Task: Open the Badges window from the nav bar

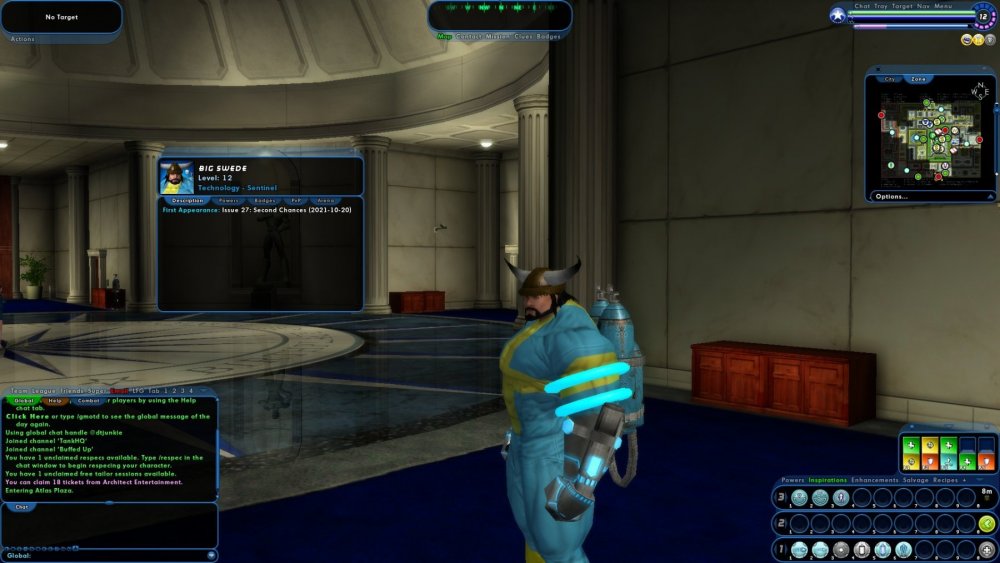Action: point(549,36)
